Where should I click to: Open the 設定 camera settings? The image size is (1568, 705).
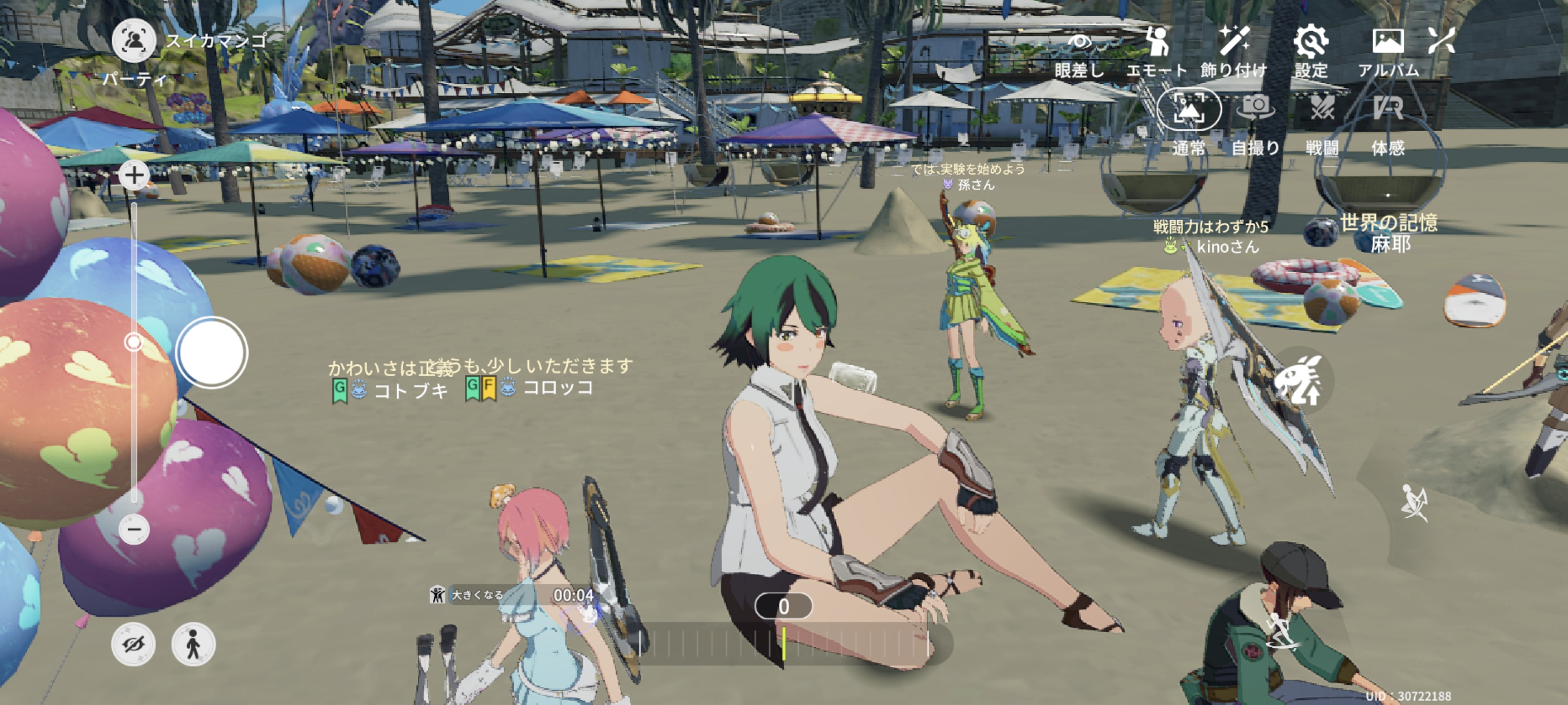click(1311, 51)
